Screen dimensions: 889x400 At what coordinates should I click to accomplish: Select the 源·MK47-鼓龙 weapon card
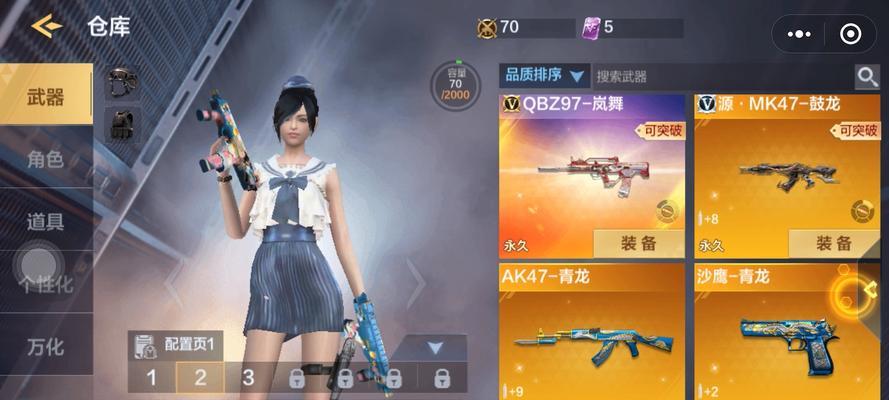(x=787, y=165)
